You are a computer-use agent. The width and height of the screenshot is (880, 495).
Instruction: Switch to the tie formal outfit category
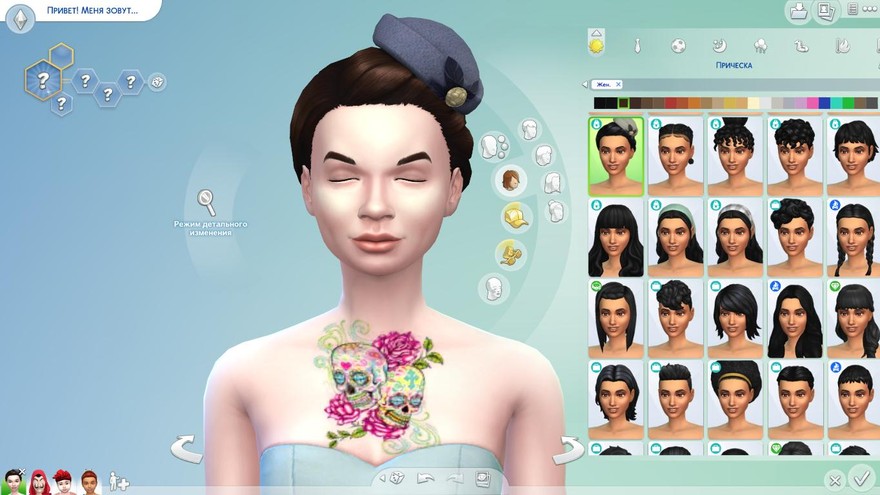(637, 46)
